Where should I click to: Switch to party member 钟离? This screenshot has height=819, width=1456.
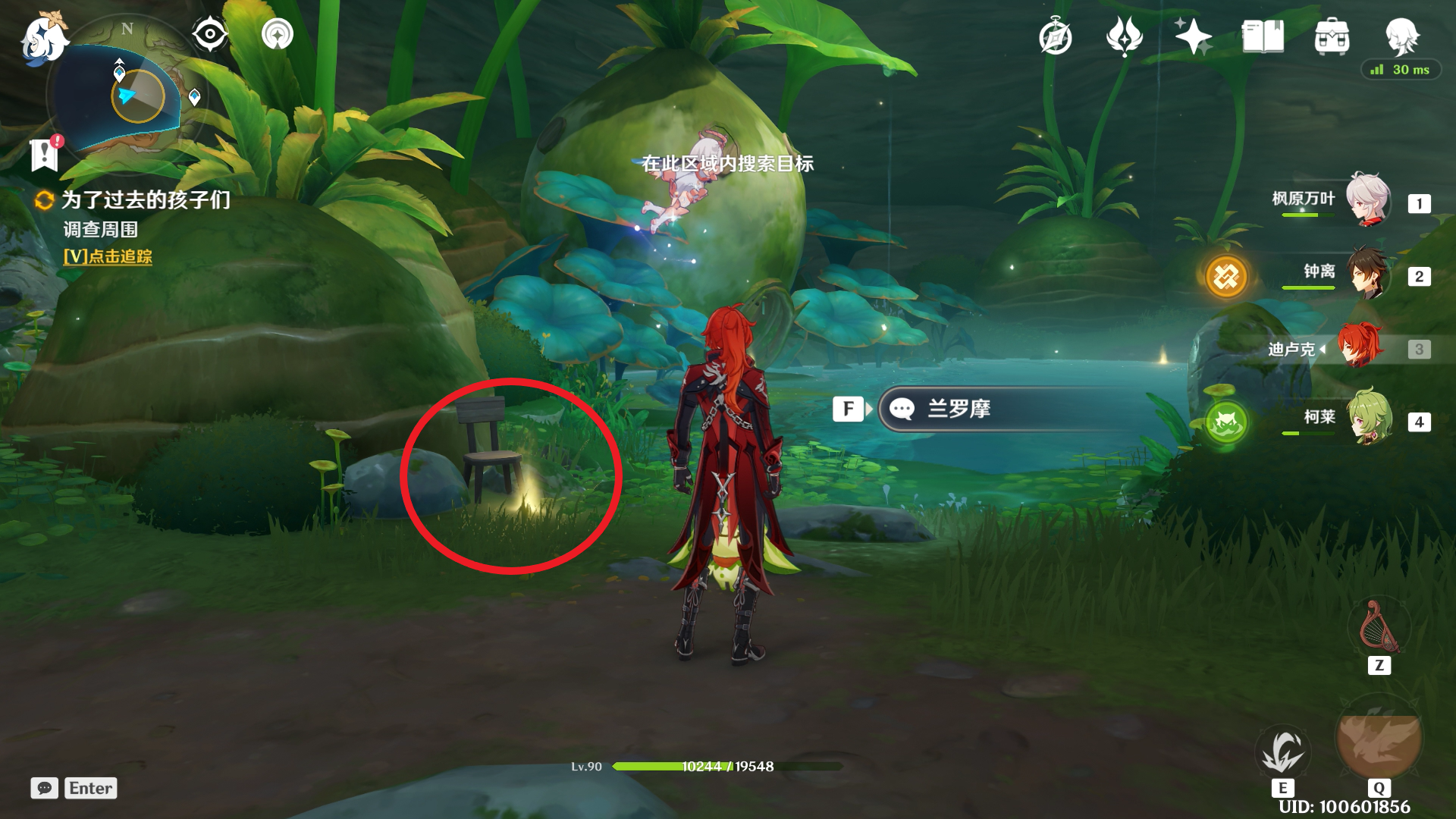pyautogui.click(x=1367, y=274)
